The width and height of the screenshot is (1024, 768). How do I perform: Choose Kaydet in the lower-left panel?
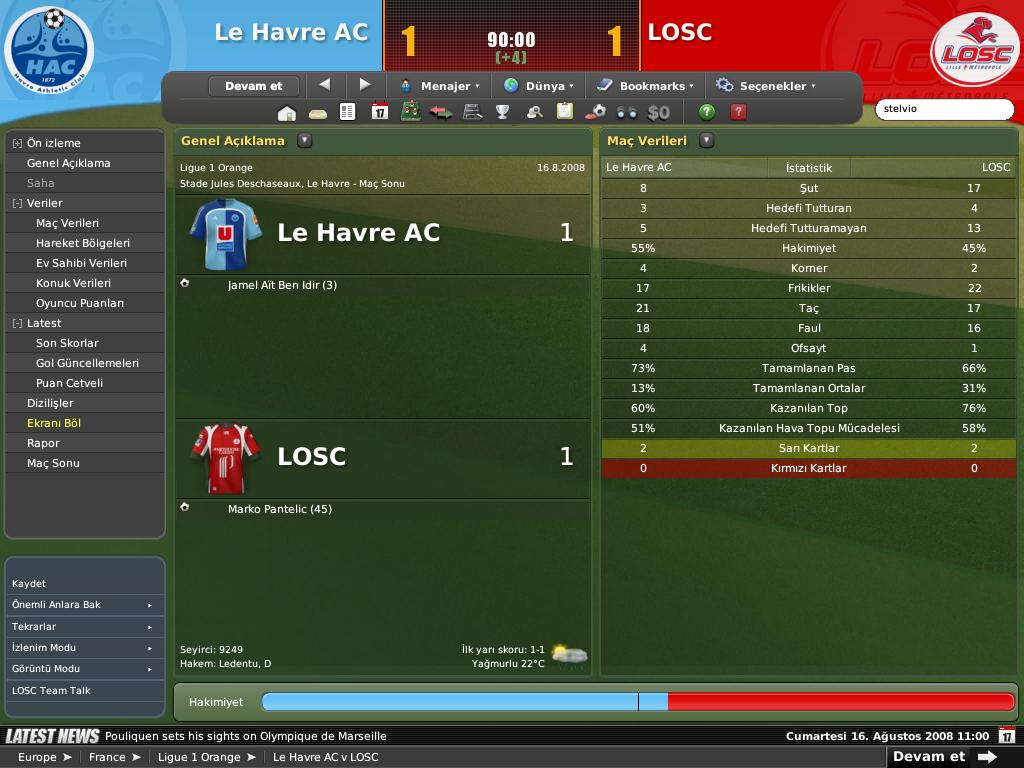29,583
